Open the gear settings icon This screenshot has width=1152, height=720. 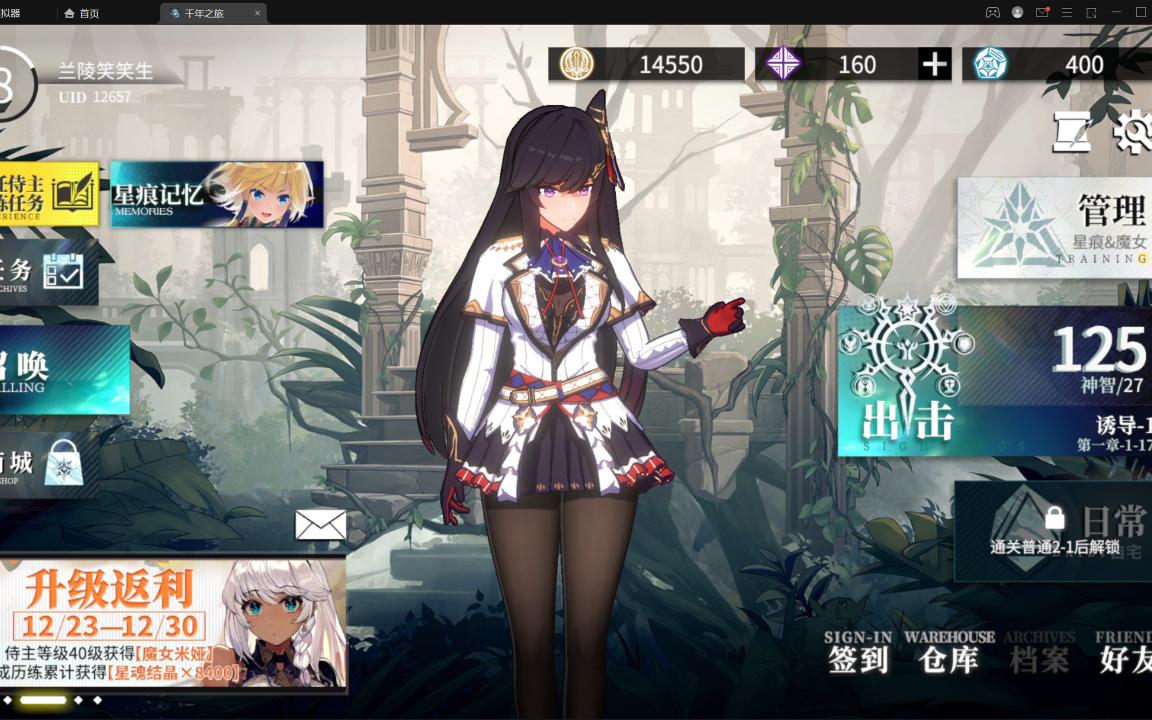pyautogui.click(x=1134, y=132)
